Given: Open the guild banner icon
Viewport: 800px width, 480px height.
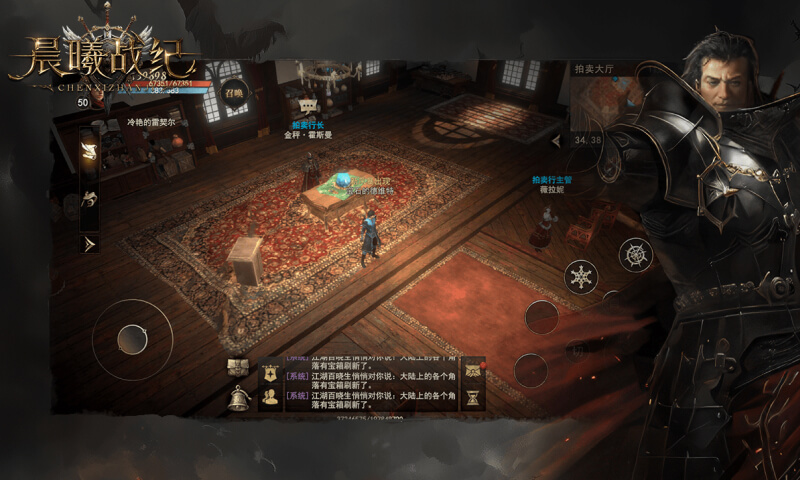Looking at the screenshot, I should coord(270,372).
